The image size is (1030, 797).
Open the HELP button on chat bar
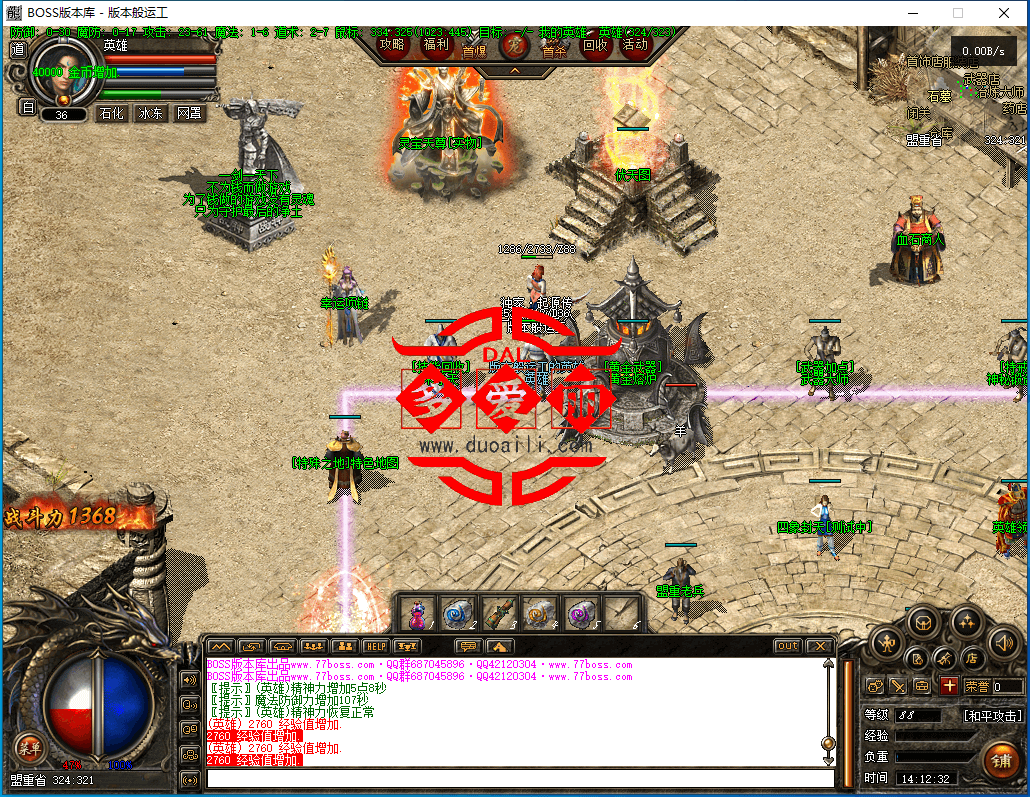[x=375, y=646]
